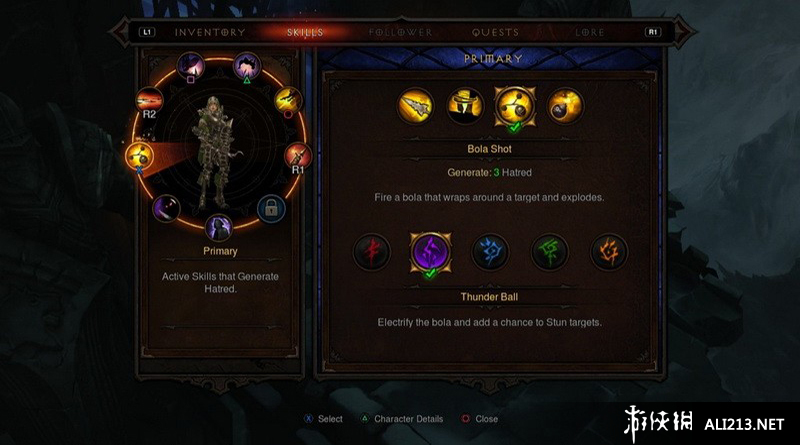Switch to the Follower tab
Image resolution: width=800 pixels, height=445 pixels.
click(x=400, y=32)
